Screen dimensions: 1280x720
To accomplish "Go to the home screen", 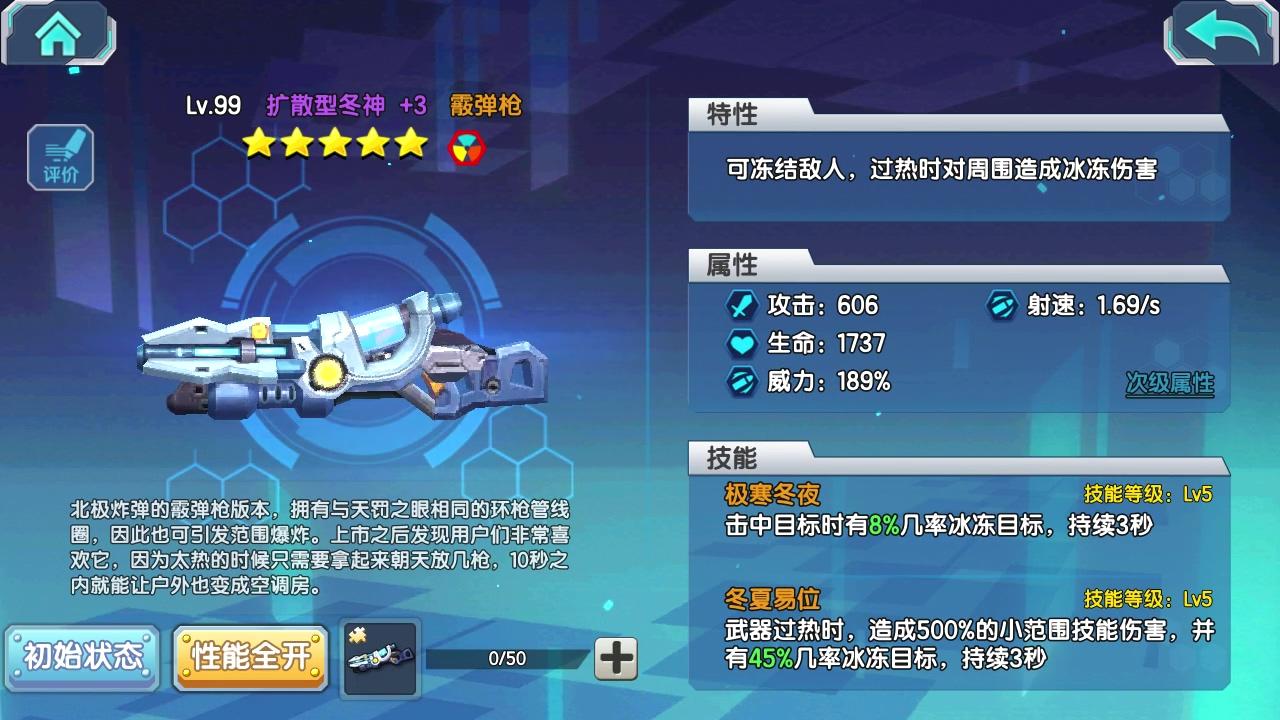I will [58, 36].
